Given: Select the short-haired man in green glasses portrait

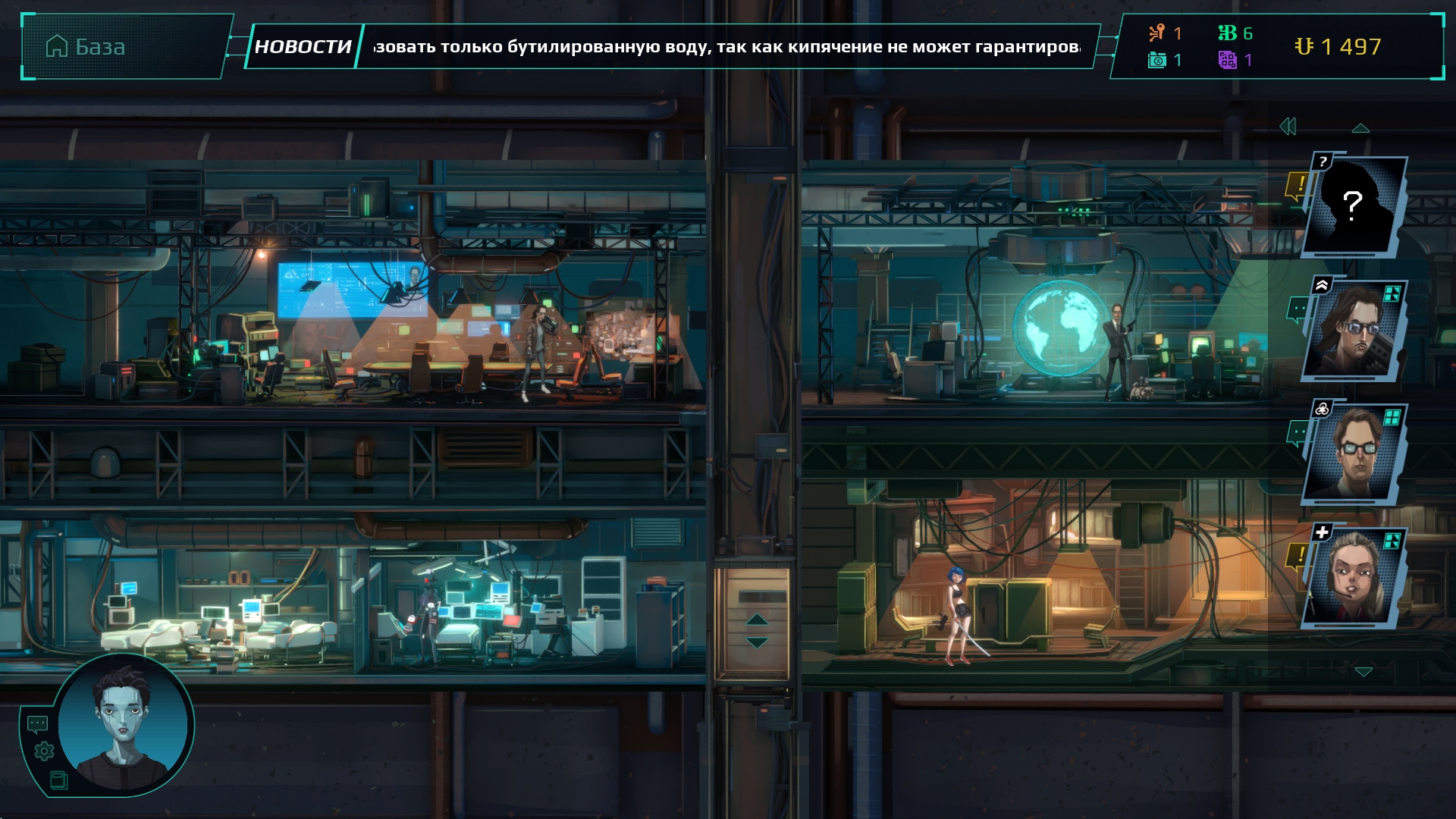Looking at the screenshot, I should (x=1355, y=453).
